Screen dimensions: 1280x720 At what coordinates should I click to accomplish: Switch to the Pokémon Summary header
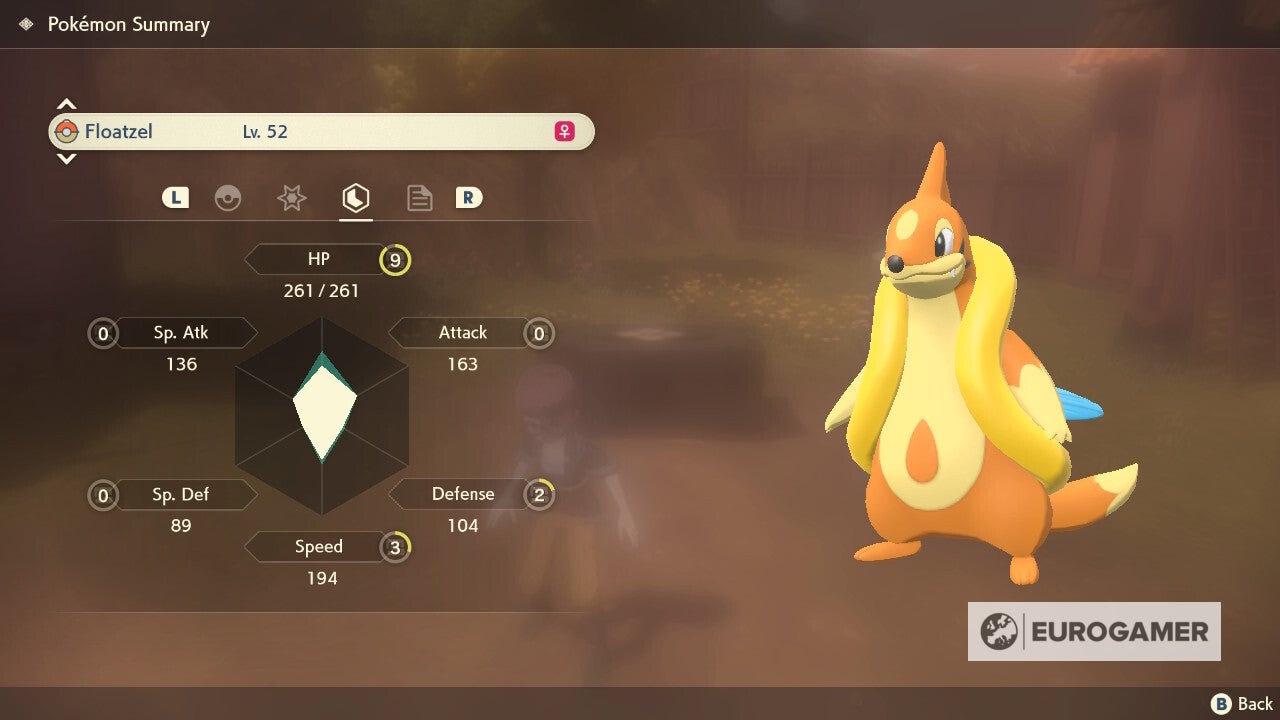point(128,24)
